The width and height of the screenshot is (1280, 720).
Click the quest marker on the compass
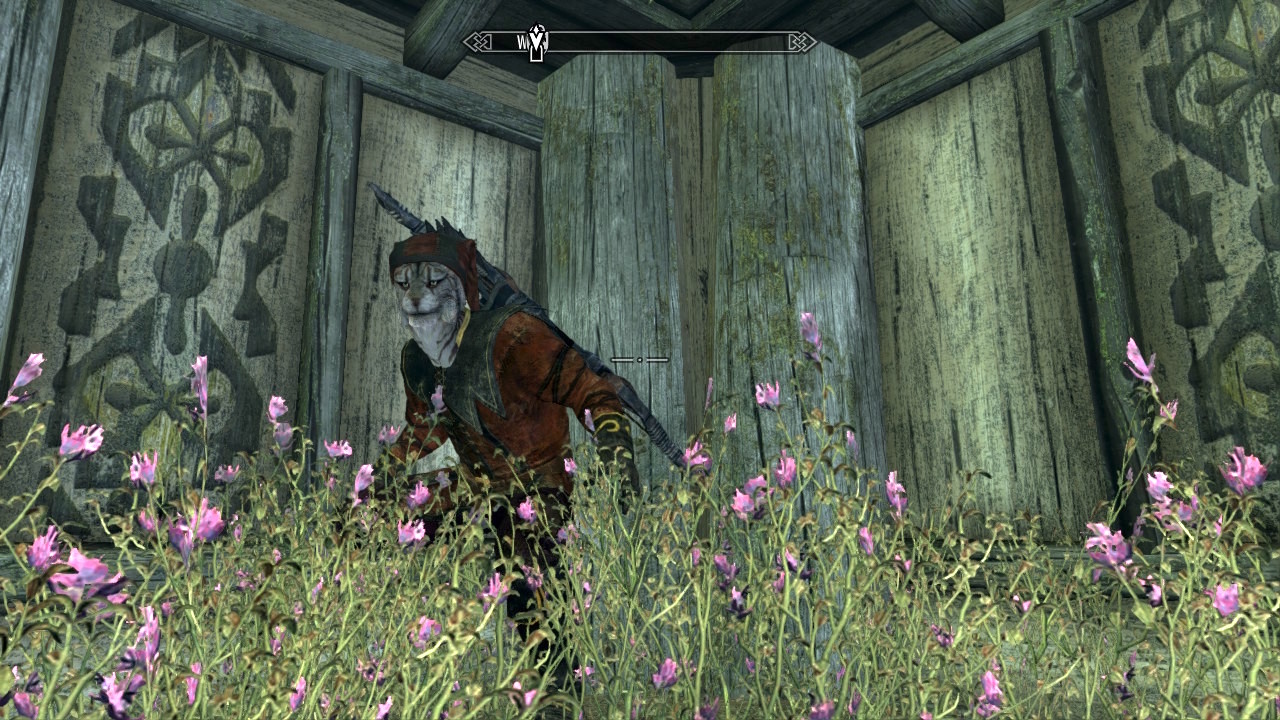537,42
